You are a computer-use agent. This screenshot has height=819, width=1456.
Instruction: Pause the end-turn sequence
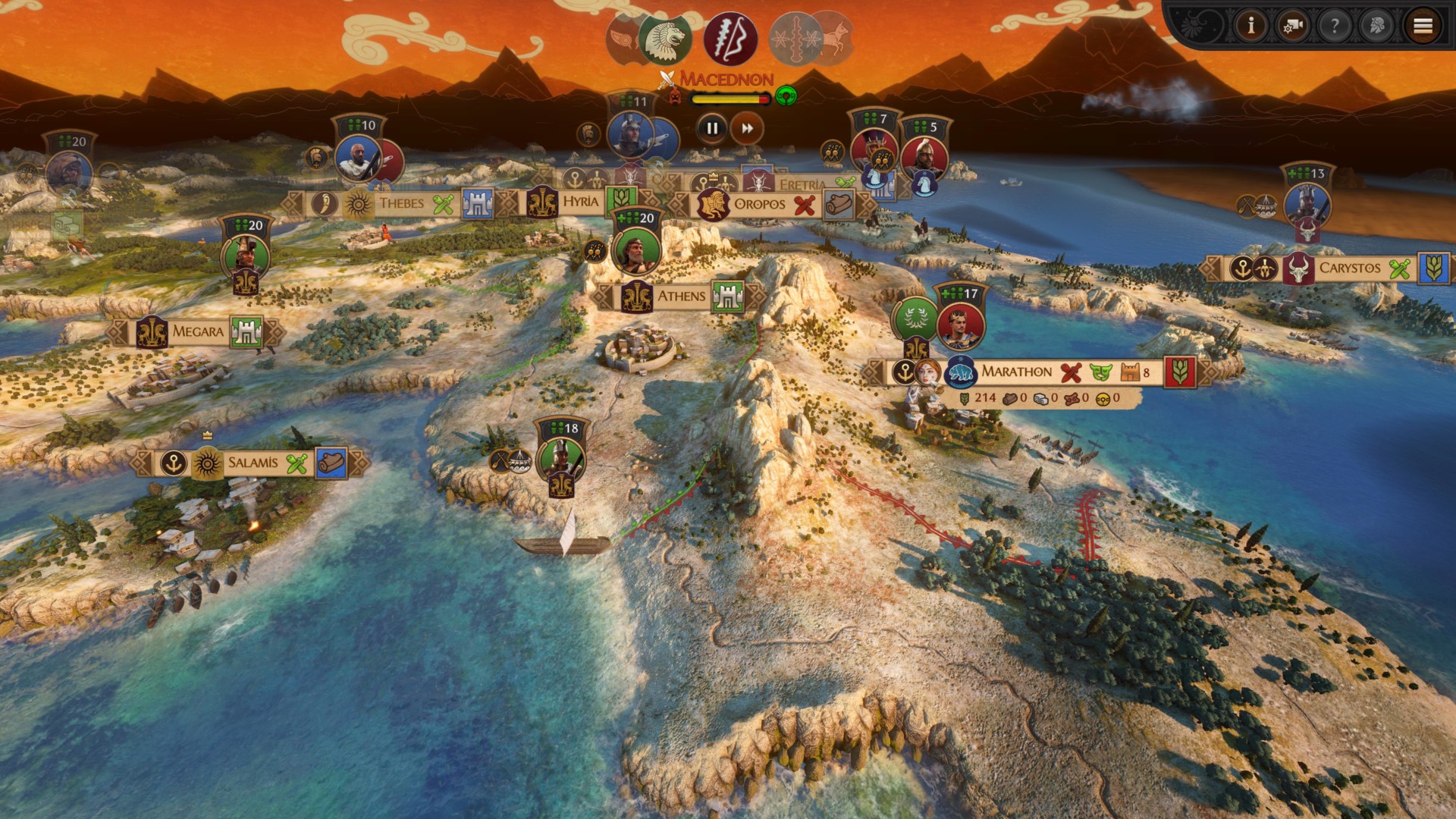pyautogui.click(x=711, y=129)
